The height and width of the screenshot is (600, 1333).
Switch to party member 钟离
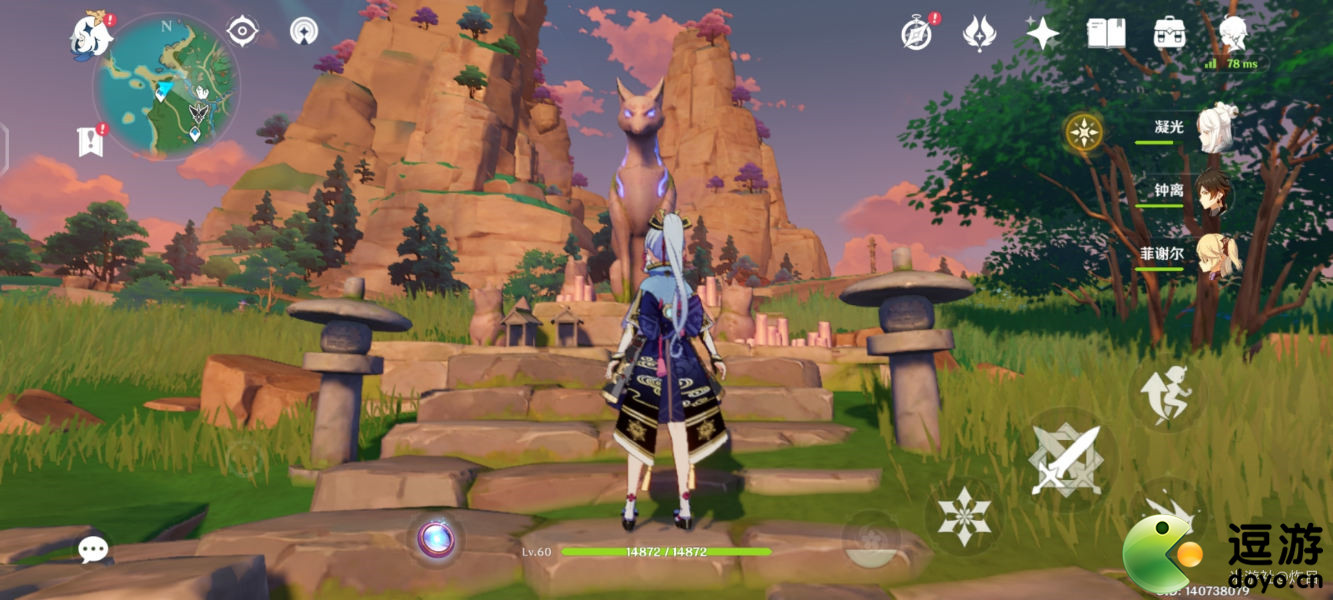click(x=1215, y=192)
